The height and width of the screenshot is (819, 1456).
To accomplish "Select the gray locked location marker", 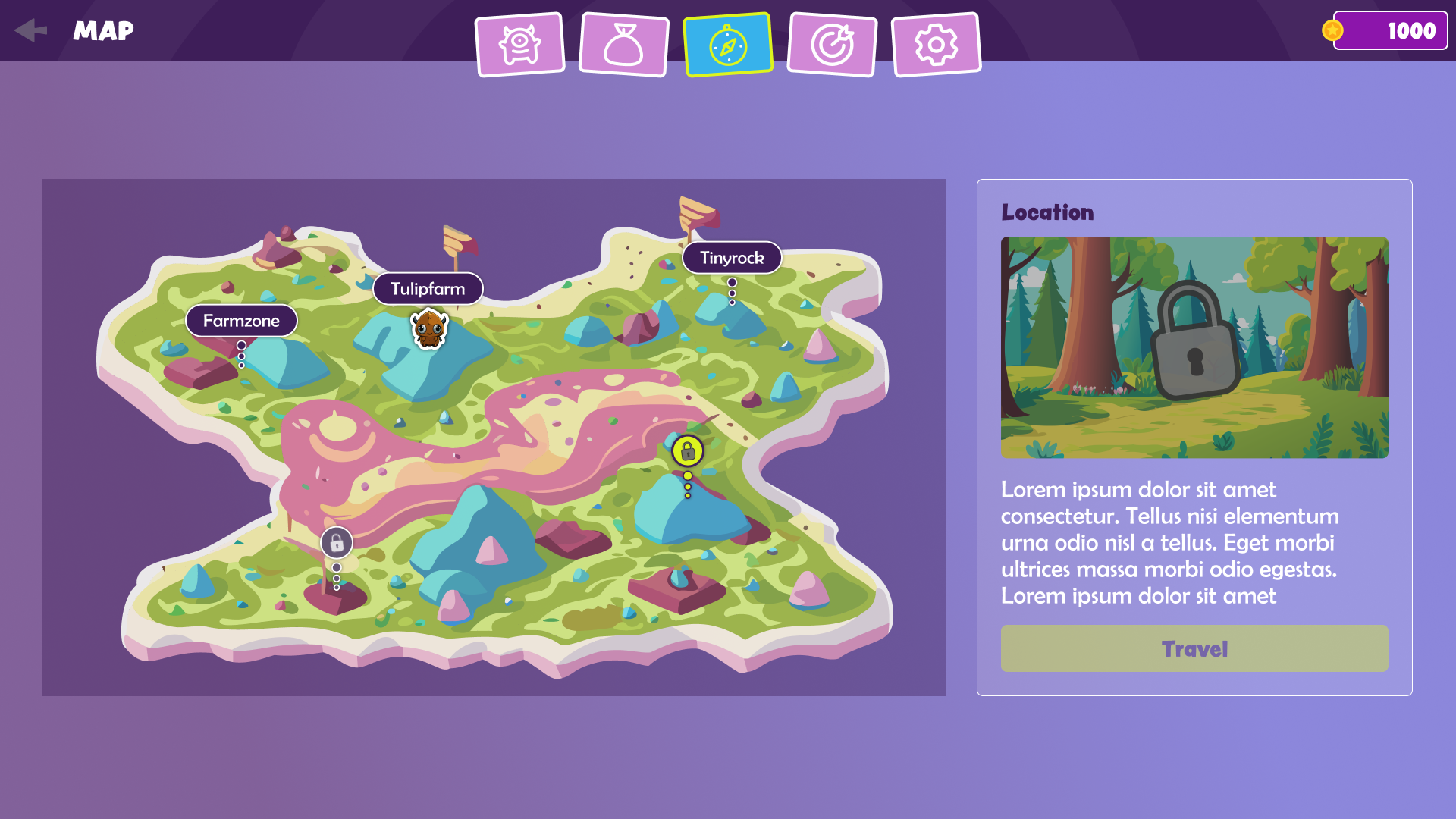I will (337, 543).
